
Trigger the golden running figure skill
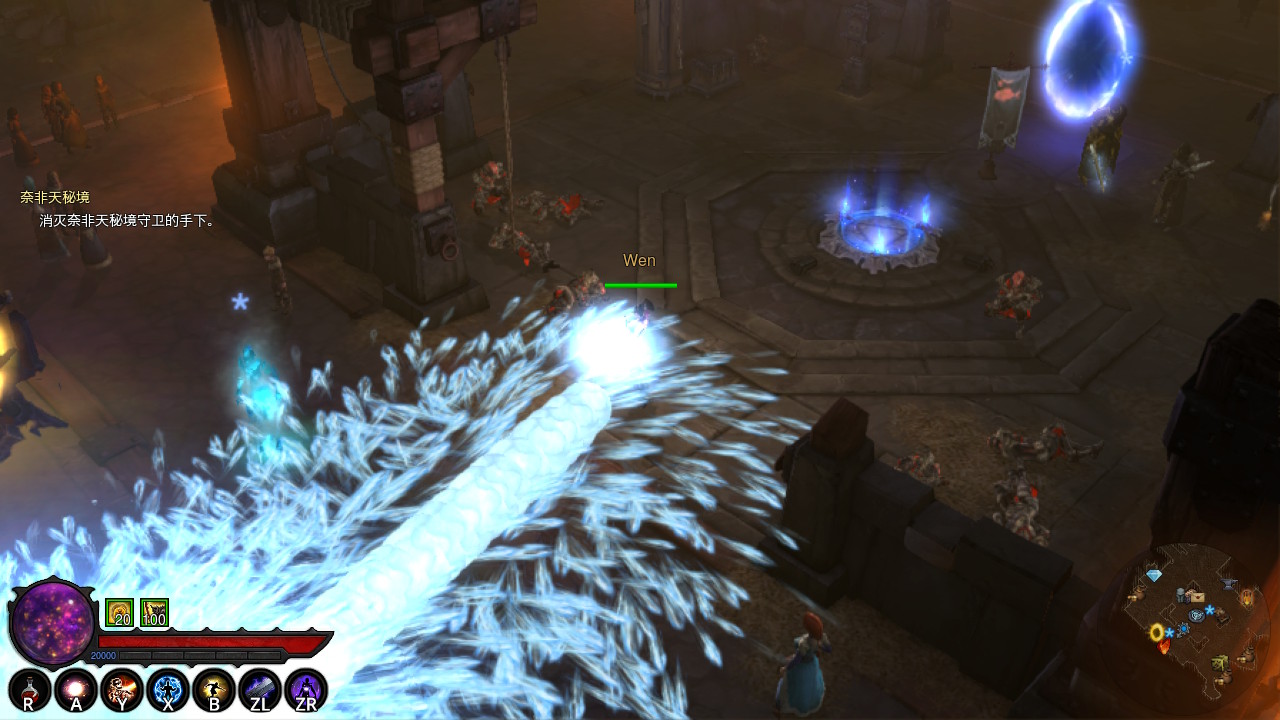click(x=213, y=689)
